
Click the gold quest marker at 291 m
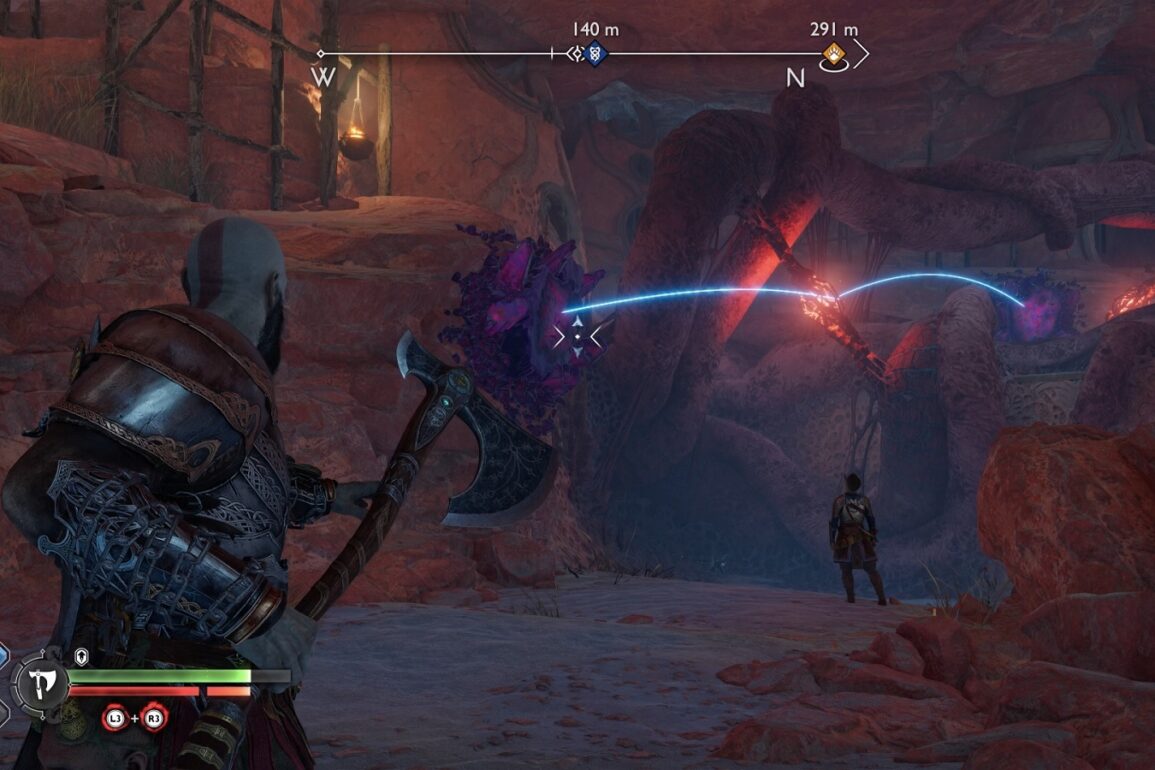(x=833, y=54)
